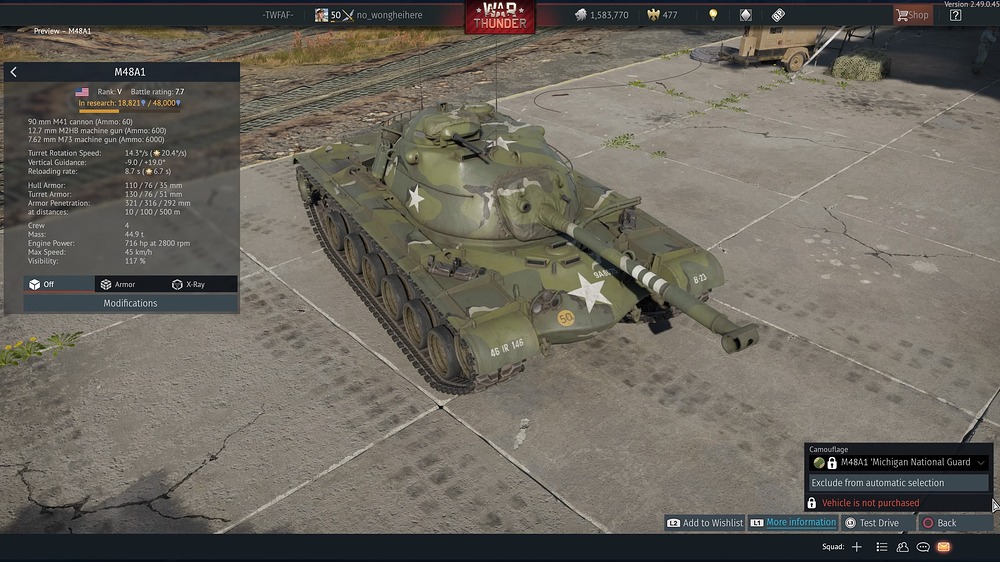
Task: Choose the Off view mode
Action: tap(42, 284)
